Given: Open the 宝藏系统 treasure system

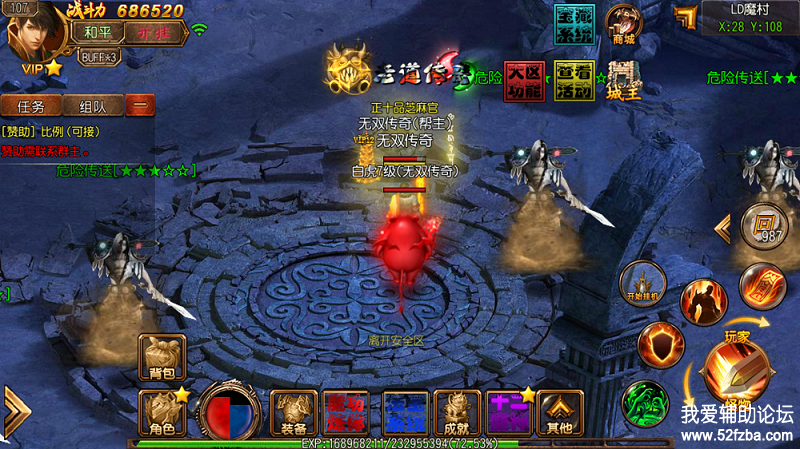Looking at the screenshot, I should click(x=574, y=23).
